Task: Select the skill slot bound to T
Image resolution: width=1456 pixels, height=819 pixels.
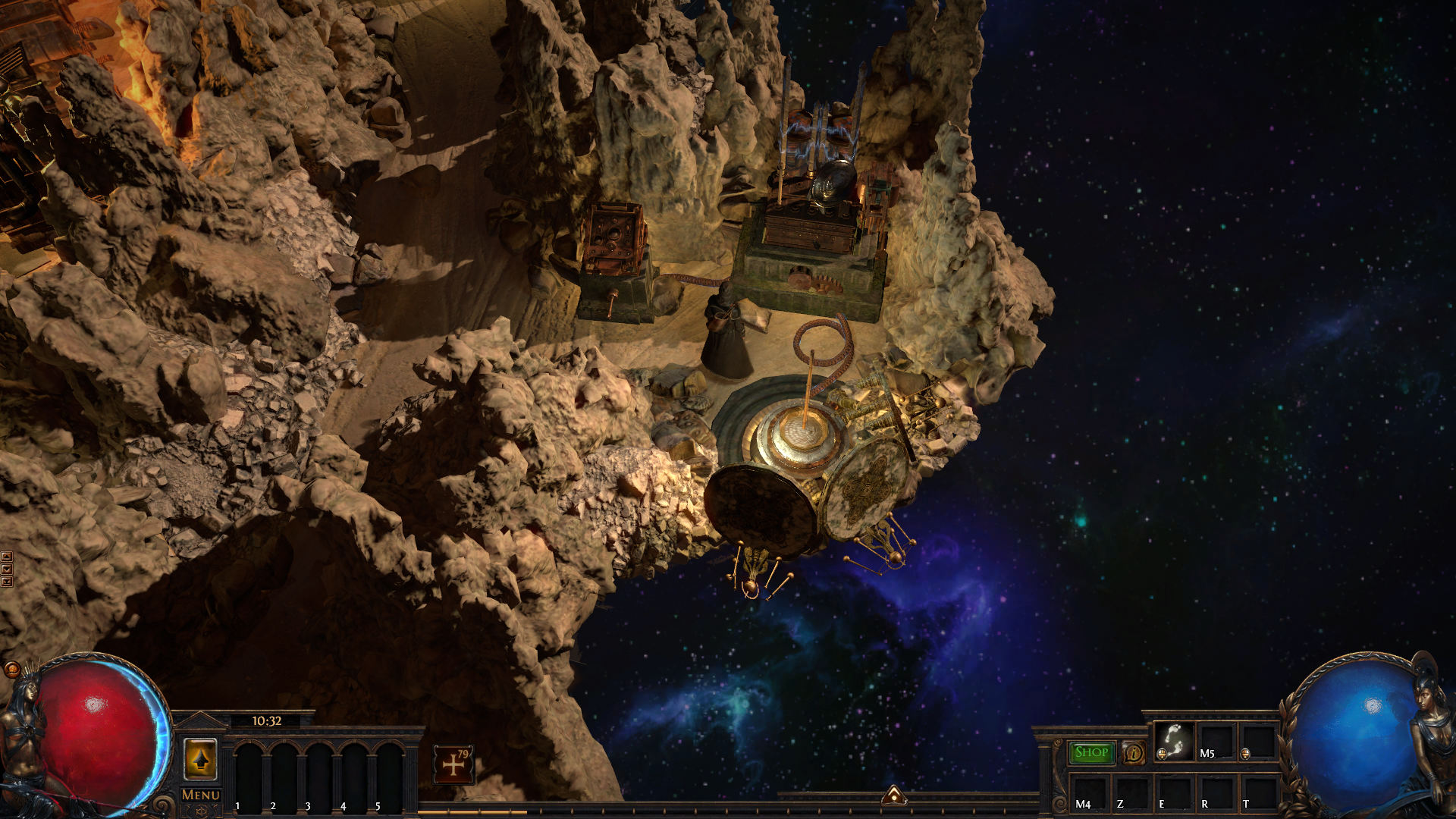Action: click(x=1258, y=793)
